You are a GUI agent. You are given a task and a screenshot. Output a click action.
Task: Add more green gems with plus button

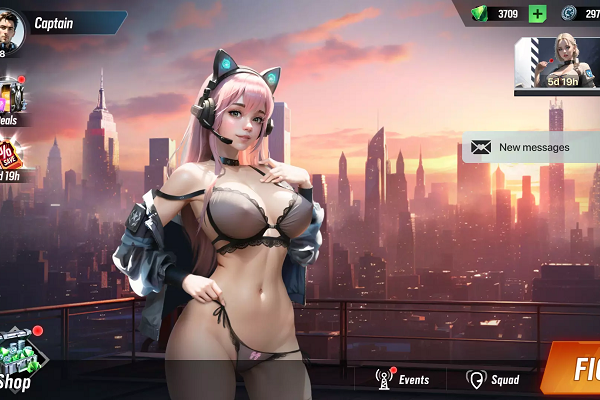tap(537, 14)
